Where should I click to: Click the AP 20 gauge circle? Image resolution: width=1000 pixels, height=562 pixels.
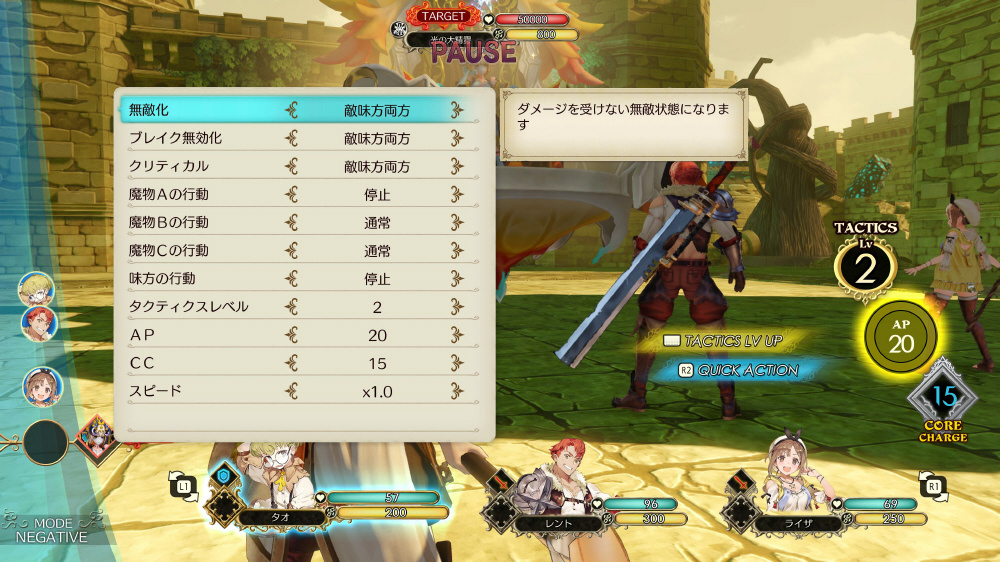(x=901, y=337)
